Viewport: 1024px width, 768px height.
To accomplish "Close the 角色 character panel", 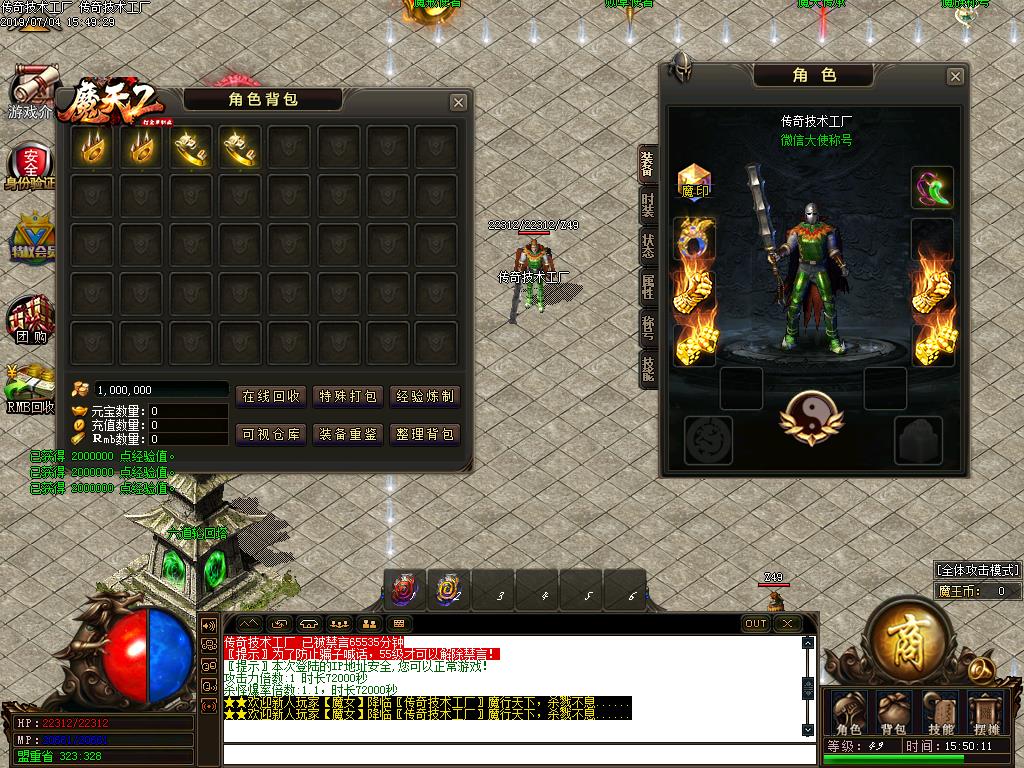I will pyautogui.click(x=955, y=76).
